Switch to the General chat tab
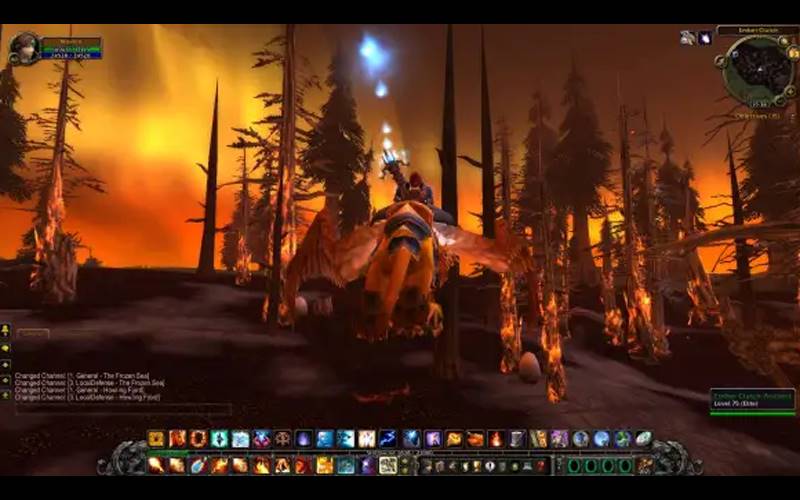The width and height of the screenshot is (800, 500). coord(33,333)
